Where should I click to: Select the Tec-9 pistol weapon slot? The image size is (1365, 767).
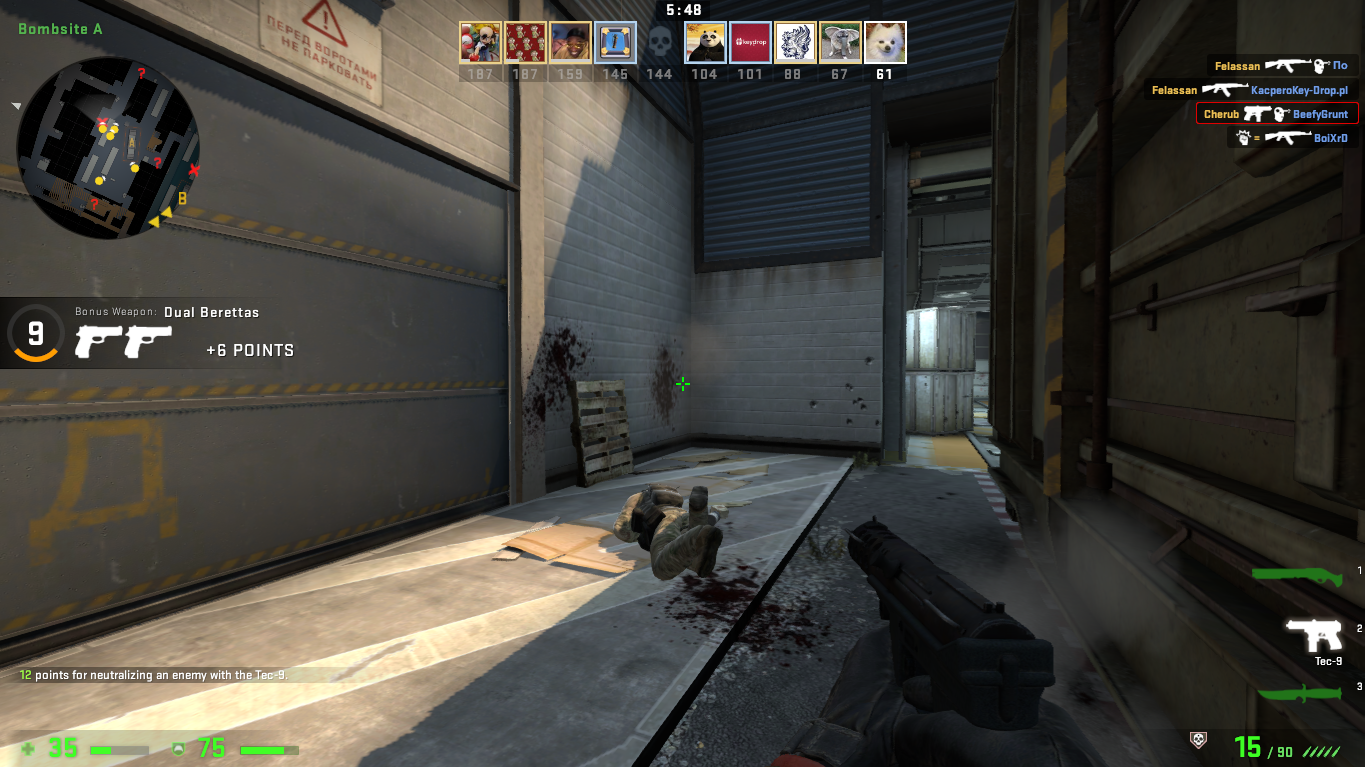(x=1313, y=636)
